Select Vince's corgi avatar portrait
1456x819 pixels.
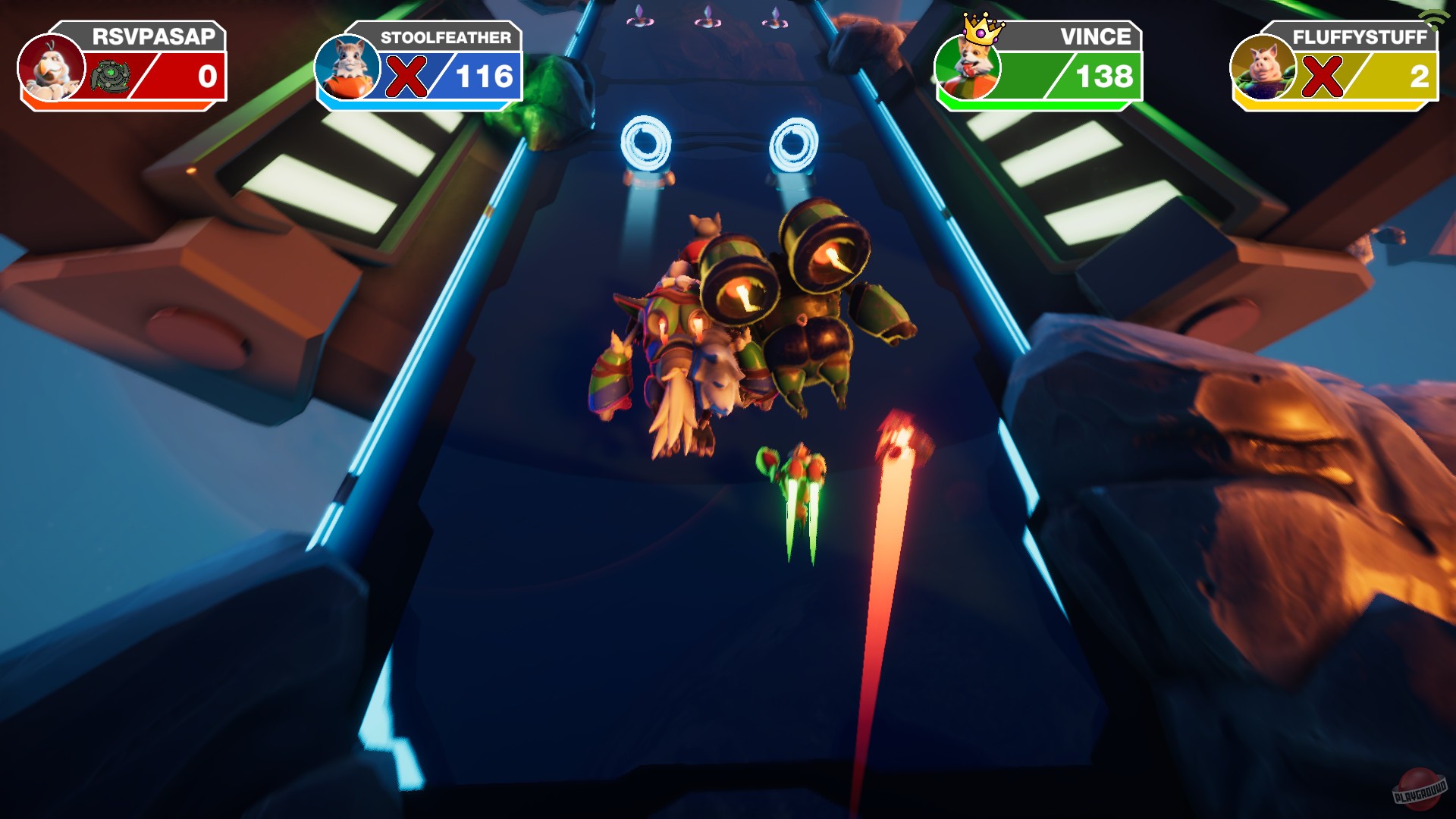click(x=969, y=68)
